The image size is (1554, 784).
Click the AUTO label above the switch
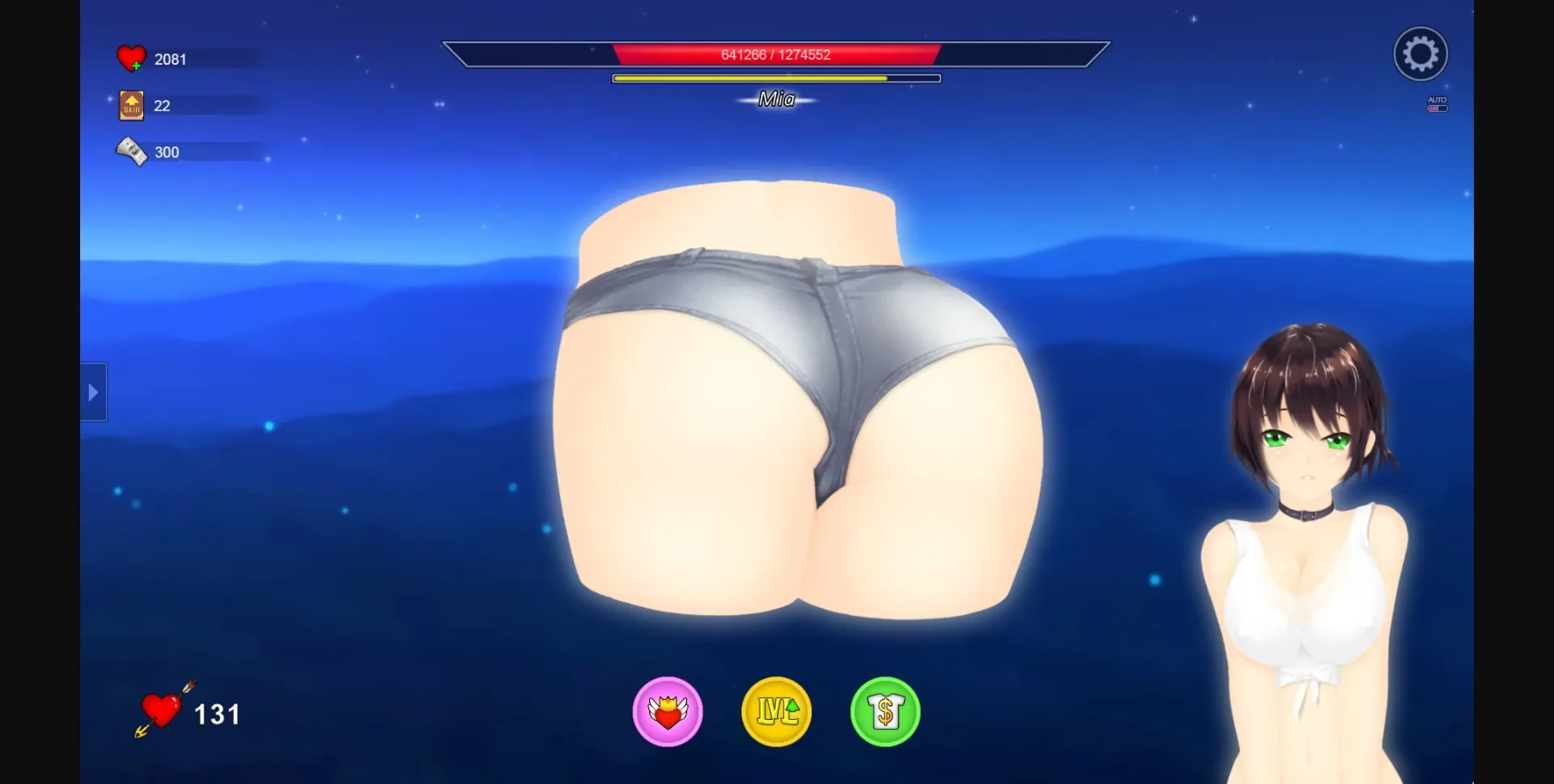tap(1436, 97)
